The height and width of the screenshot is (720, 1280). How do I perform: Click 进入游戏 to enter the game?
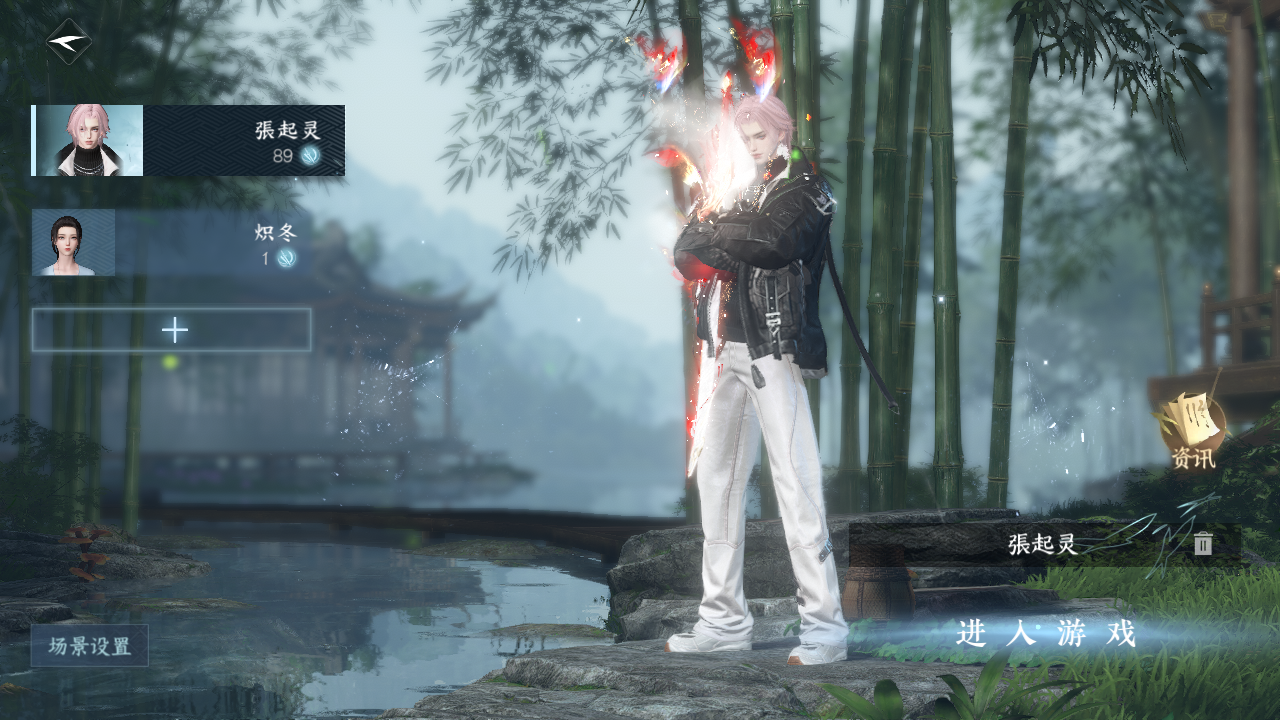[1046, 633]
